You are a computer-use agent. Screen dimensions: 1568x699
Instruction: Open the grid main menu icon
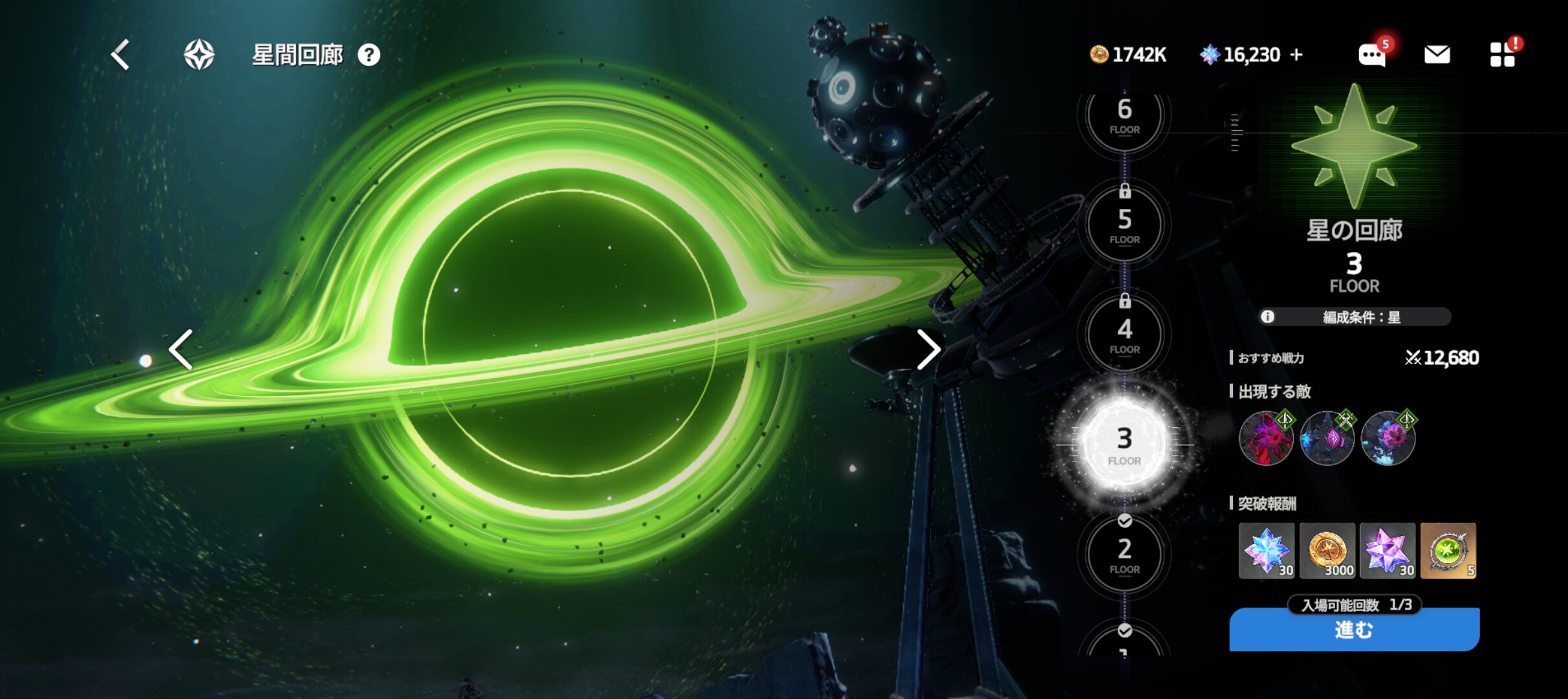pos(1502,55)
